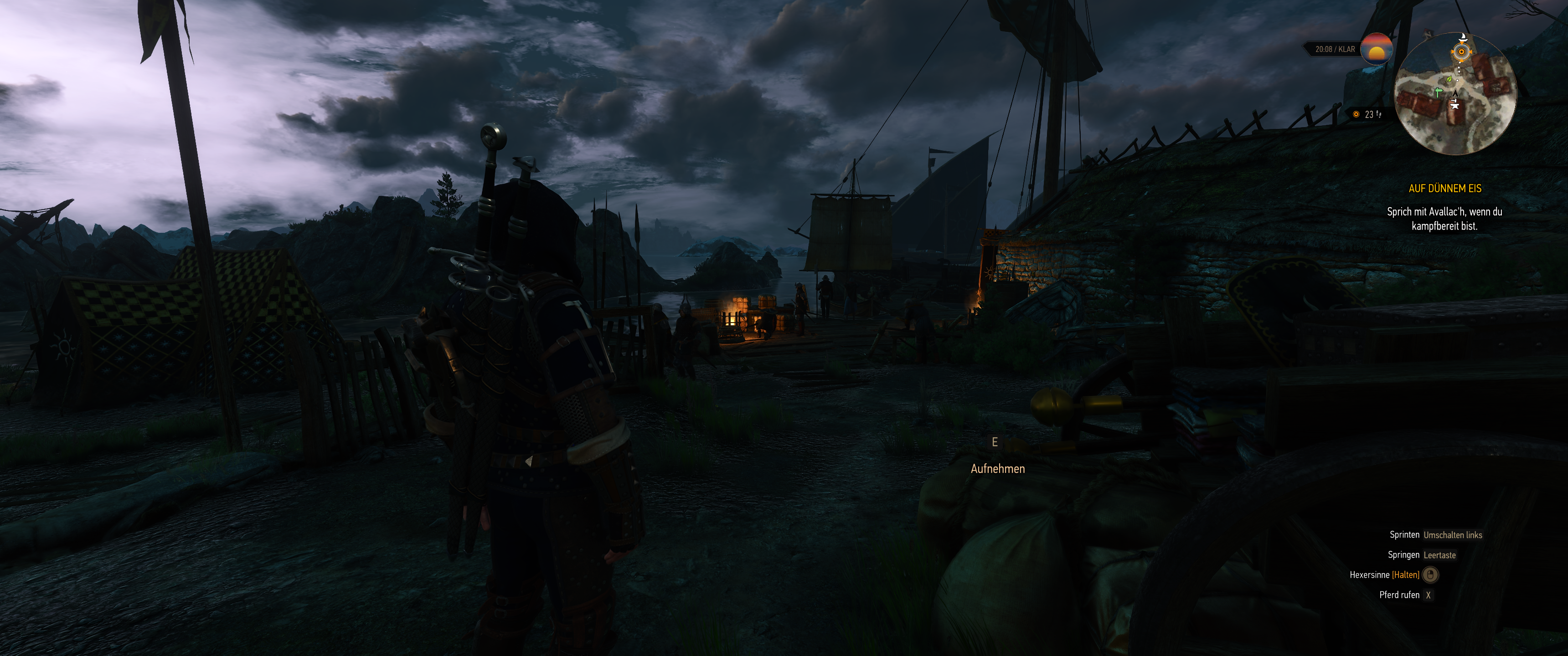This screenshot has width=1568, height=656.
Task: Click the boat harbor icon on the minimap
Action: click(1463, 37)
